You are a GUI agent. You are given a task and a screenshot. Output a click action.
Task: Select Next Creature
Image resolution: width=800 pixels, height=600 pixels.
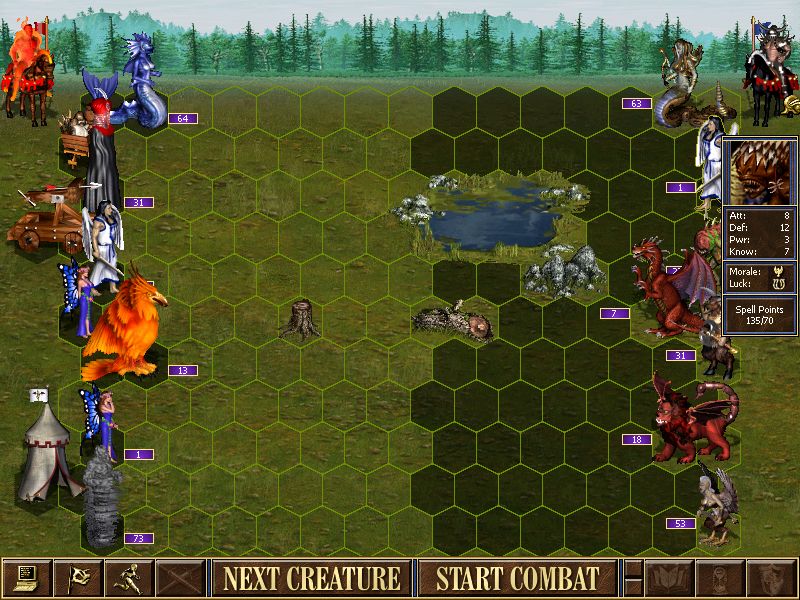point(311,578)
